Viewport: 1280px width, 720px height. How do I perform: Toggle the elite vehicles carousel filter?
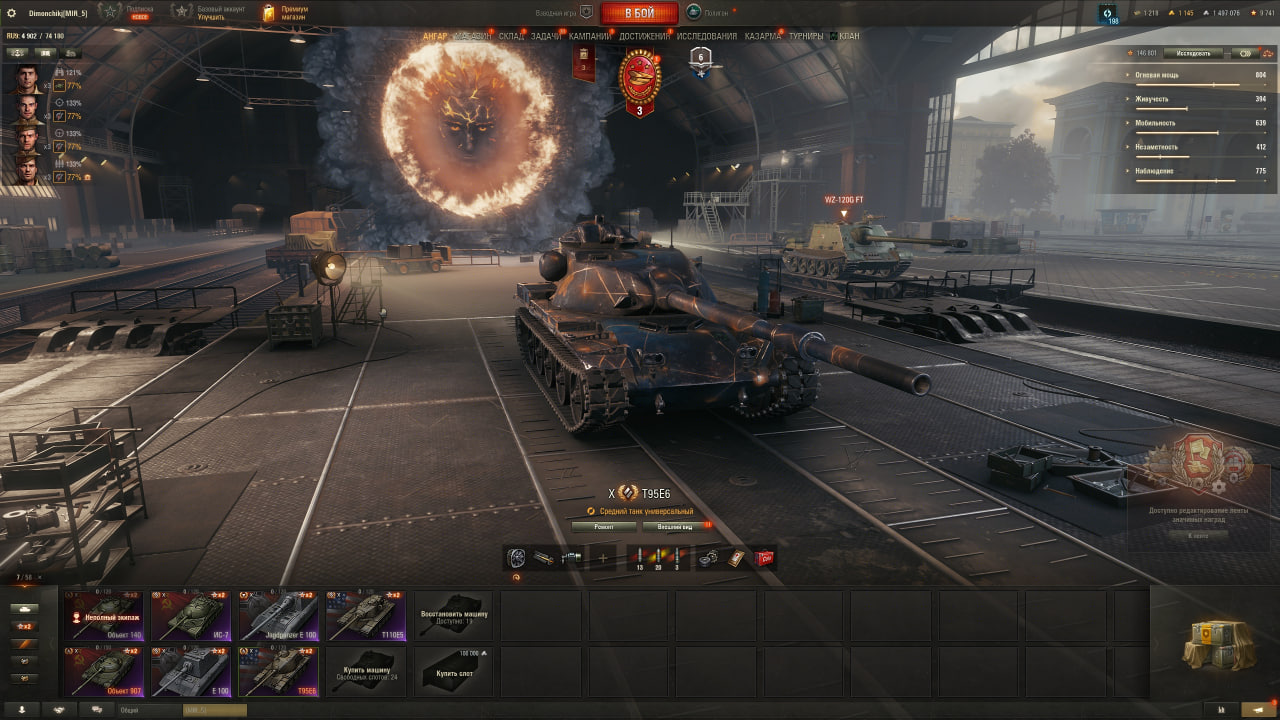pyautogui.click(x=23, y=643)
